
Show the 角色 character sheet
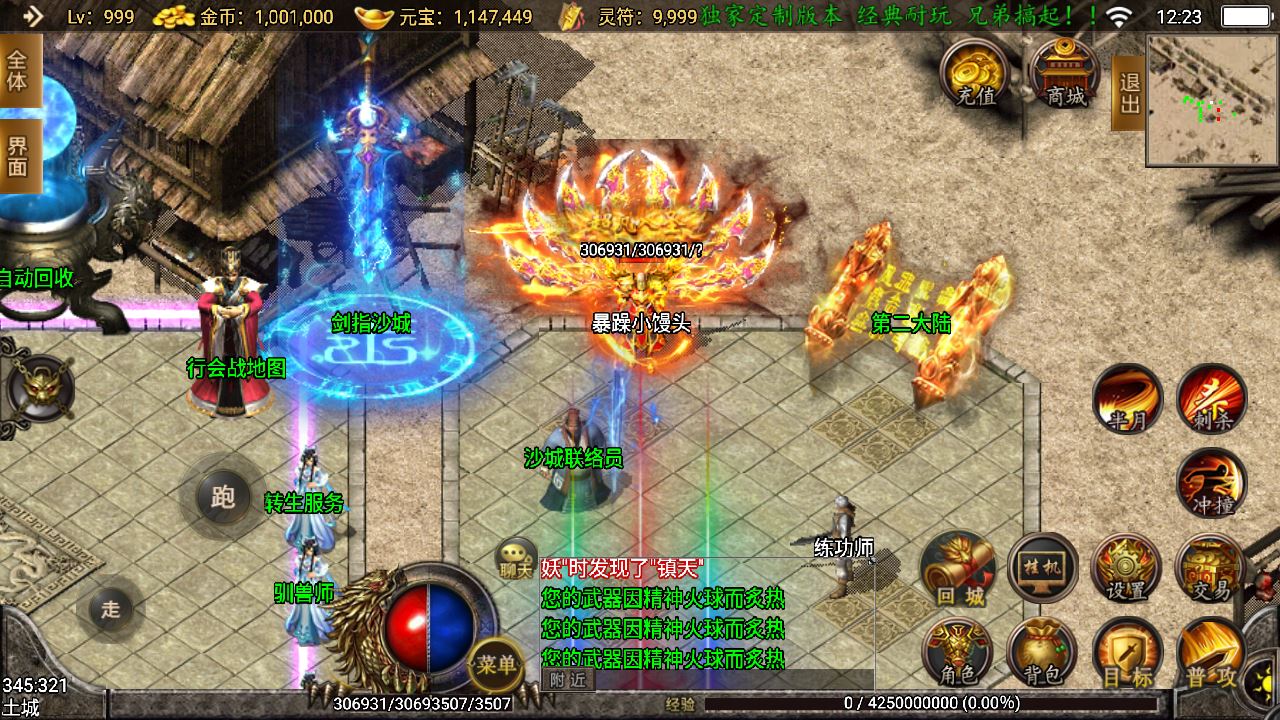[x=958, y=653]
